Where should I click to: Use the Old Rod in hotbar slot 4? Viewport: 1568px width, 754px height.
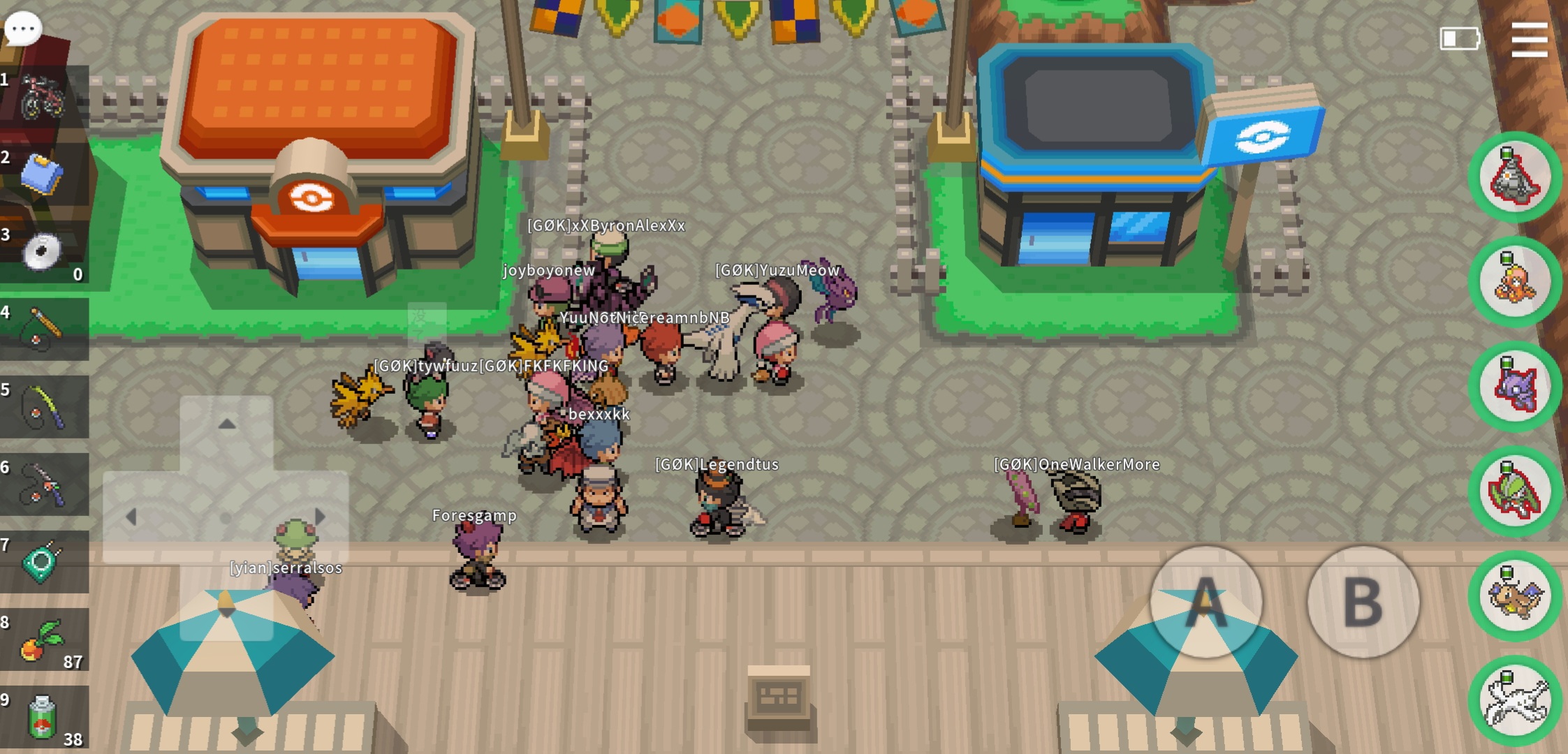tap(43, 329)
